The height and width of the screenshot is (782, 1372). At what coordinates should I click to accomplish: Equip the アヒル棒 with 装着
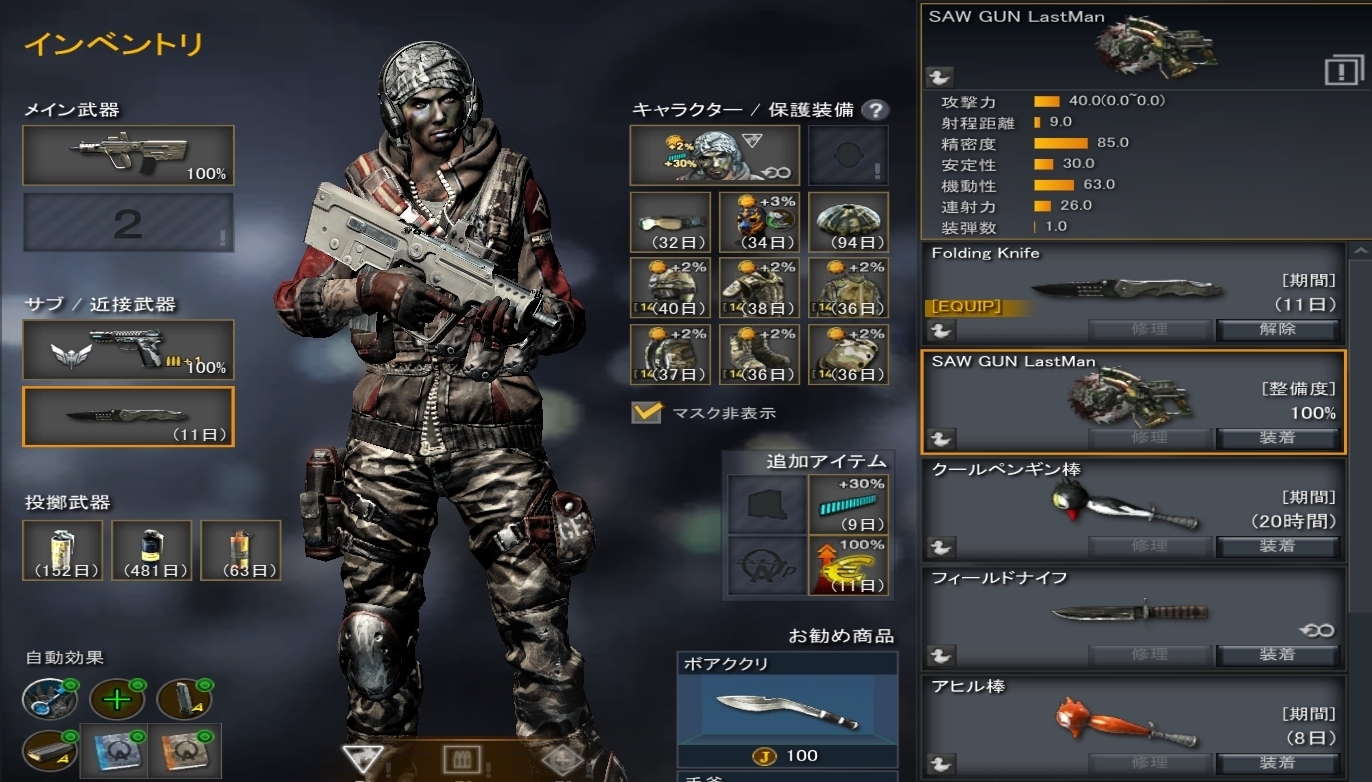click(1277, 762)
